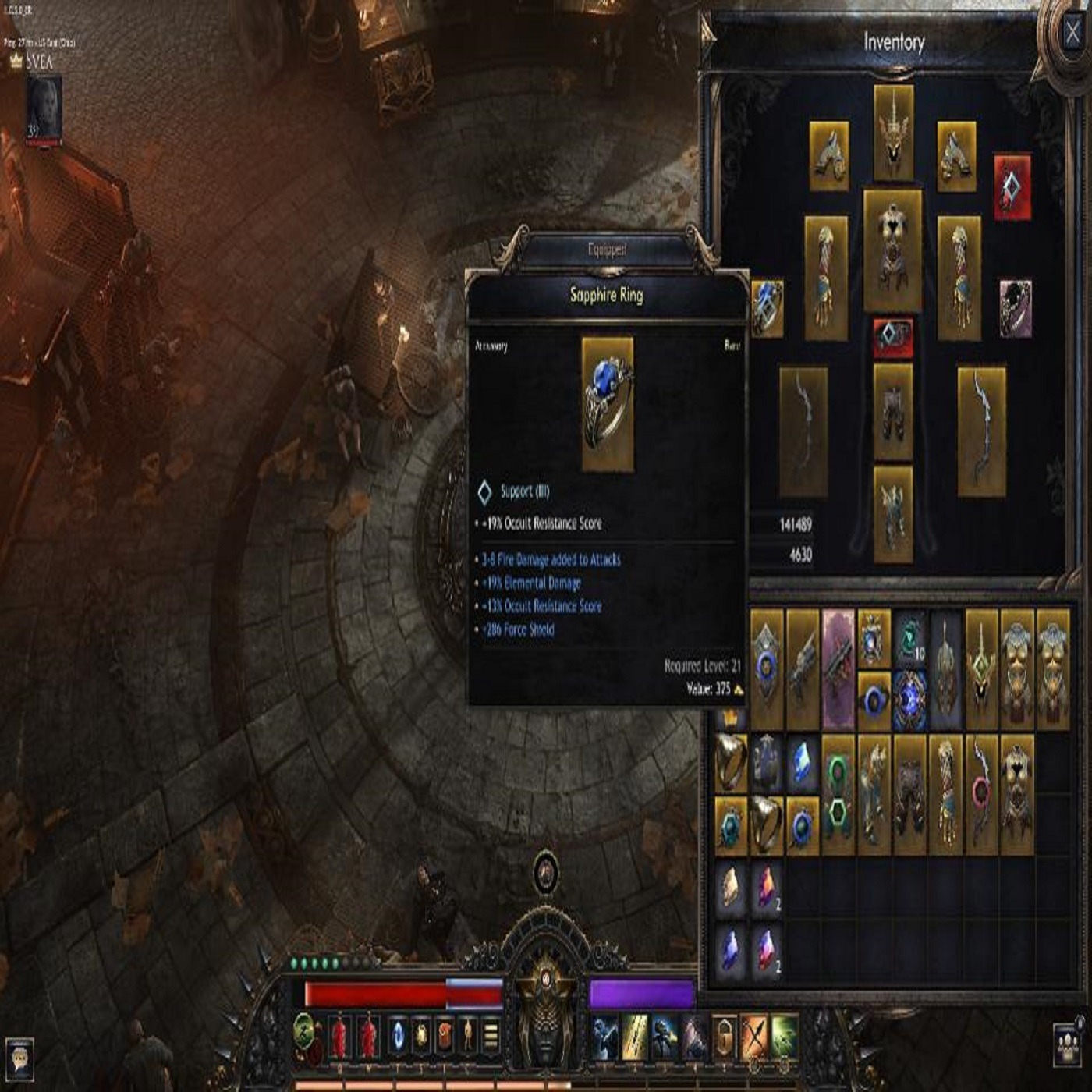
Task: Click the equipped chest armor slot
Action: 892,249
